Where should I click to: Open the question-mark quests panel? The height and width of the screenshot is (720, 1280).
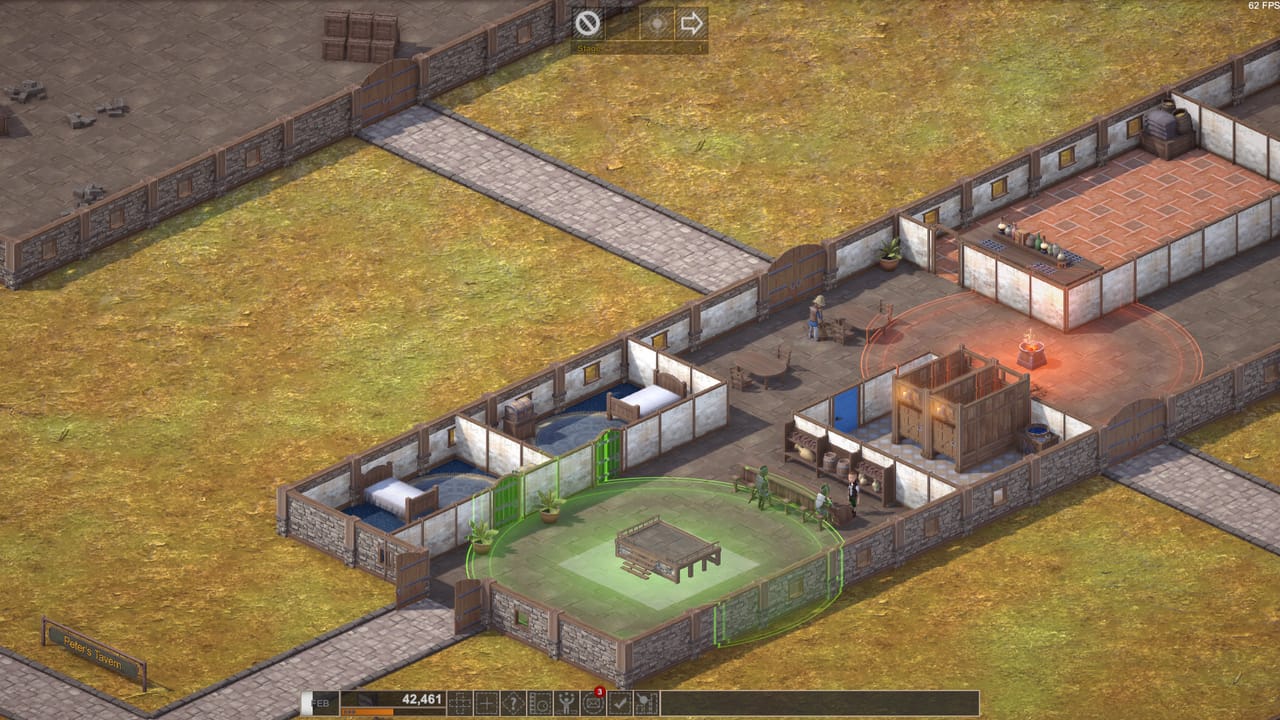point(515,702)
